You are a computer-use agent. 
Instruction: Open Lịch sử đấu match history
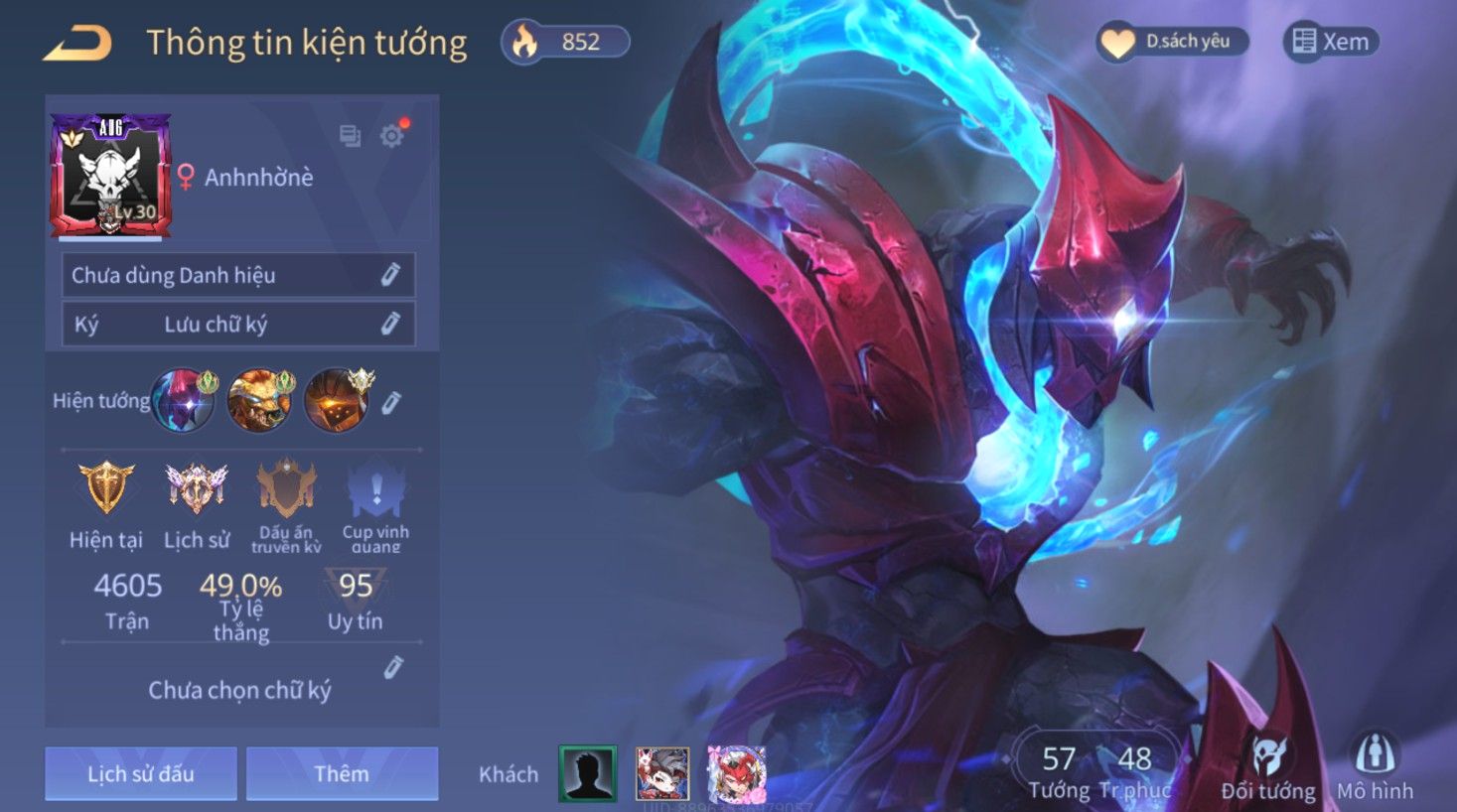coord(141,773)
